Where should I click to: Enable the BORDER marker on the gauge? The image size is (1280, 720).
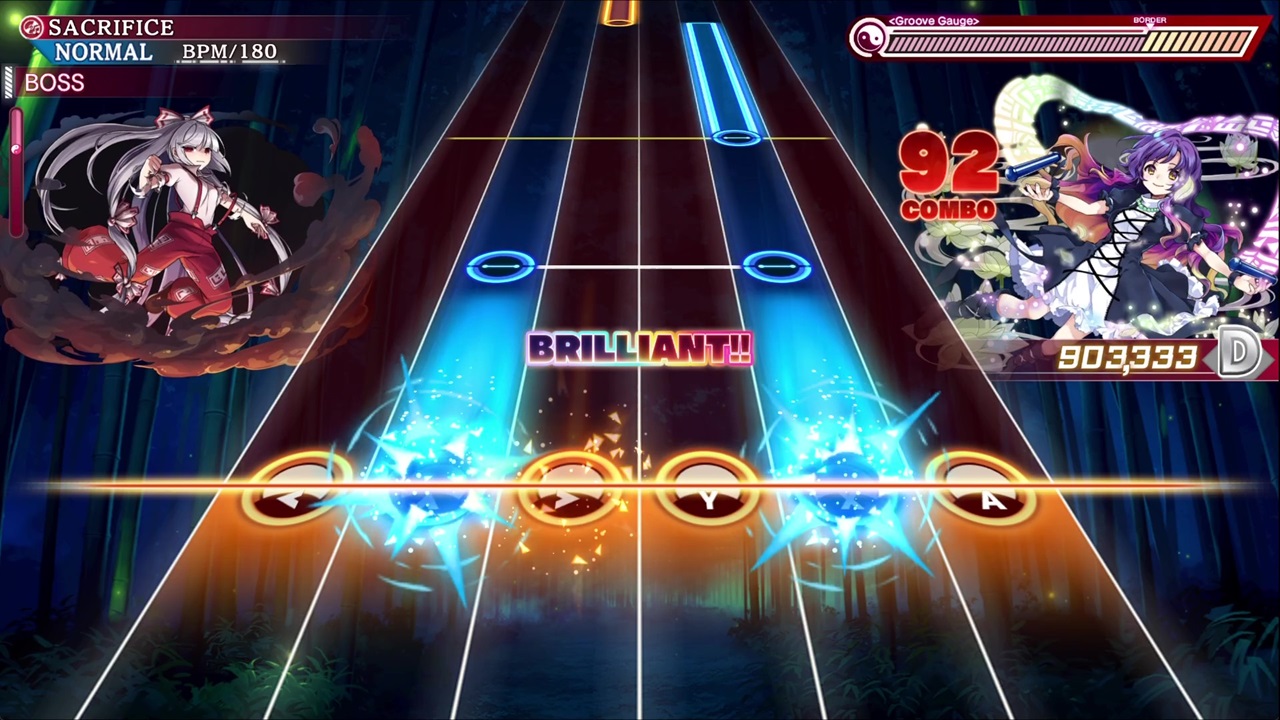tap(1150, 22)
